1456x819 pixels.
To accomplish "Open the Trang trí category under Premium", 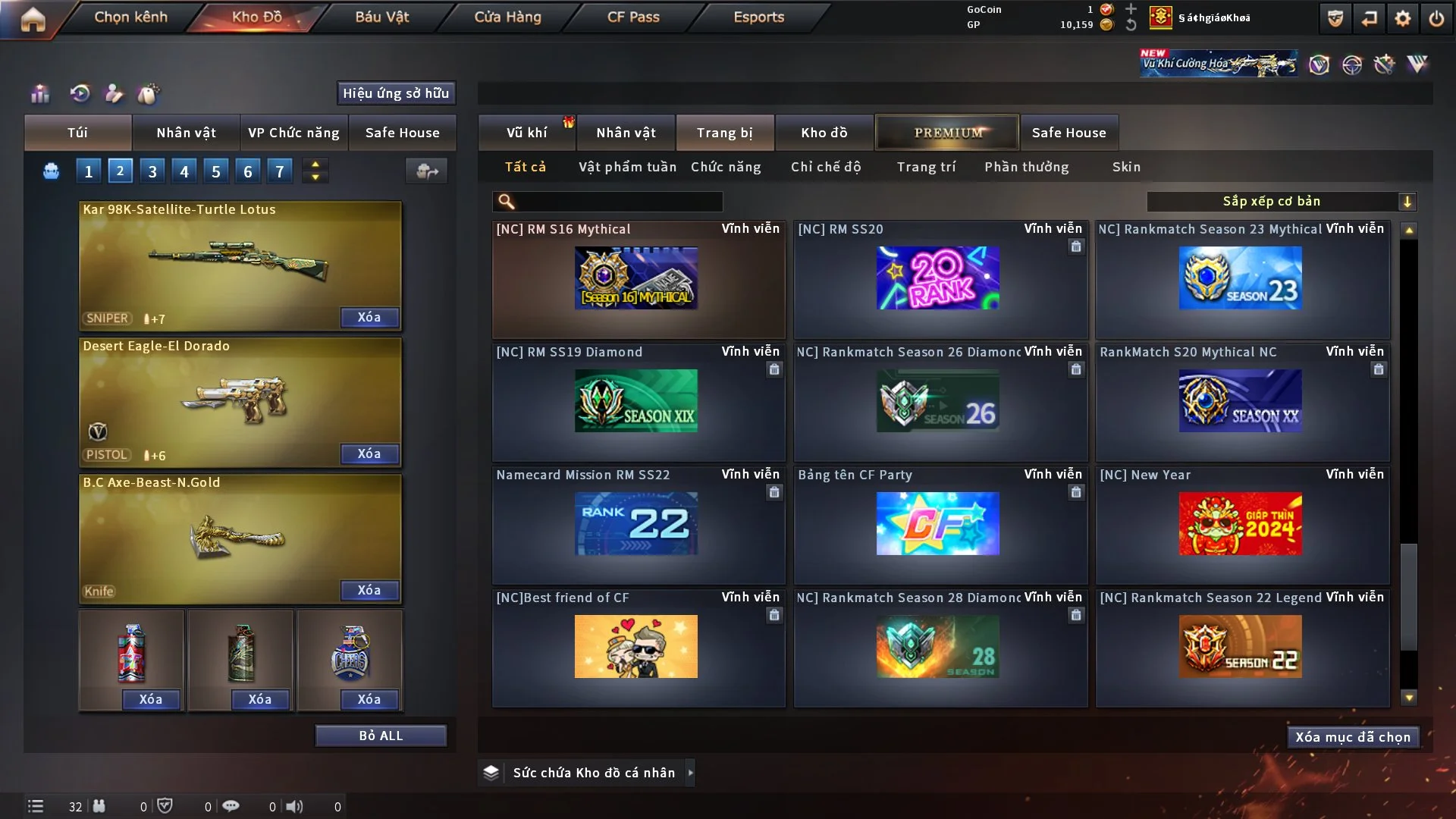I will point(926,167).
